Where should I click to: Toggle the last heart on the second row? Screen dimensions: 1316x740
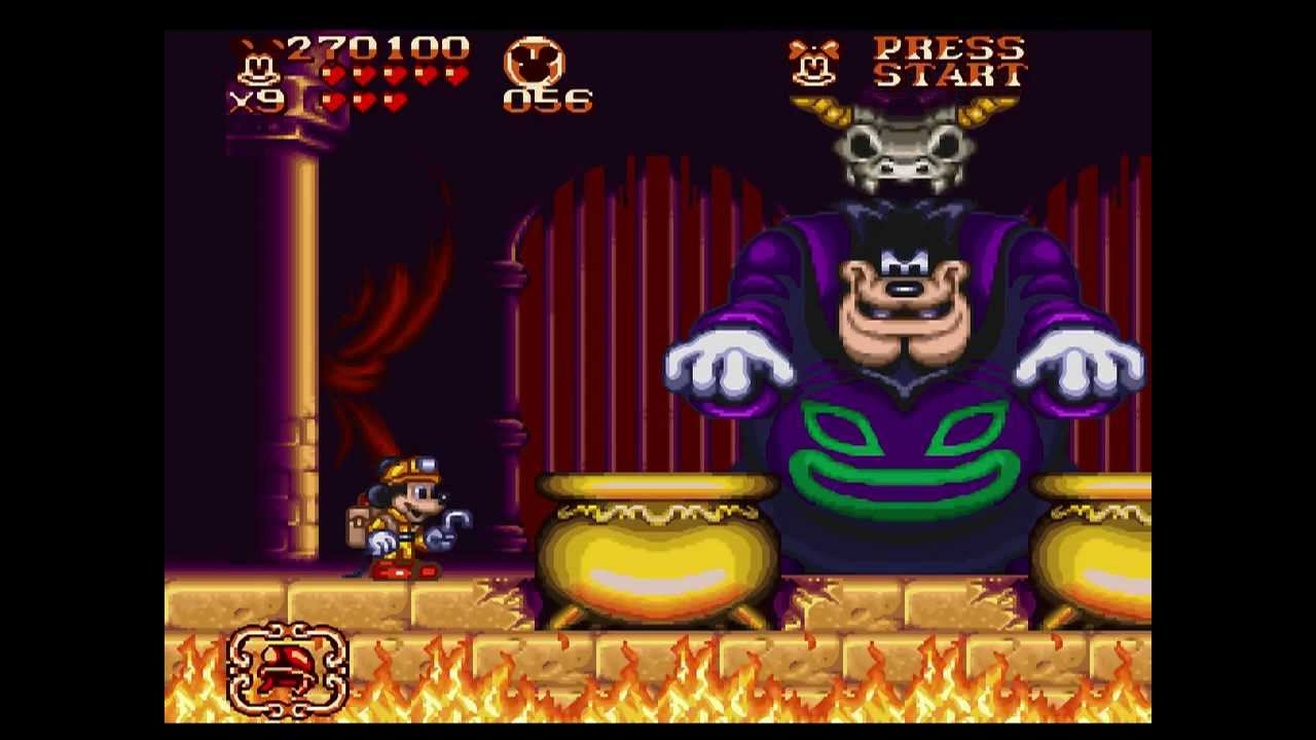[x=393, y=101]
